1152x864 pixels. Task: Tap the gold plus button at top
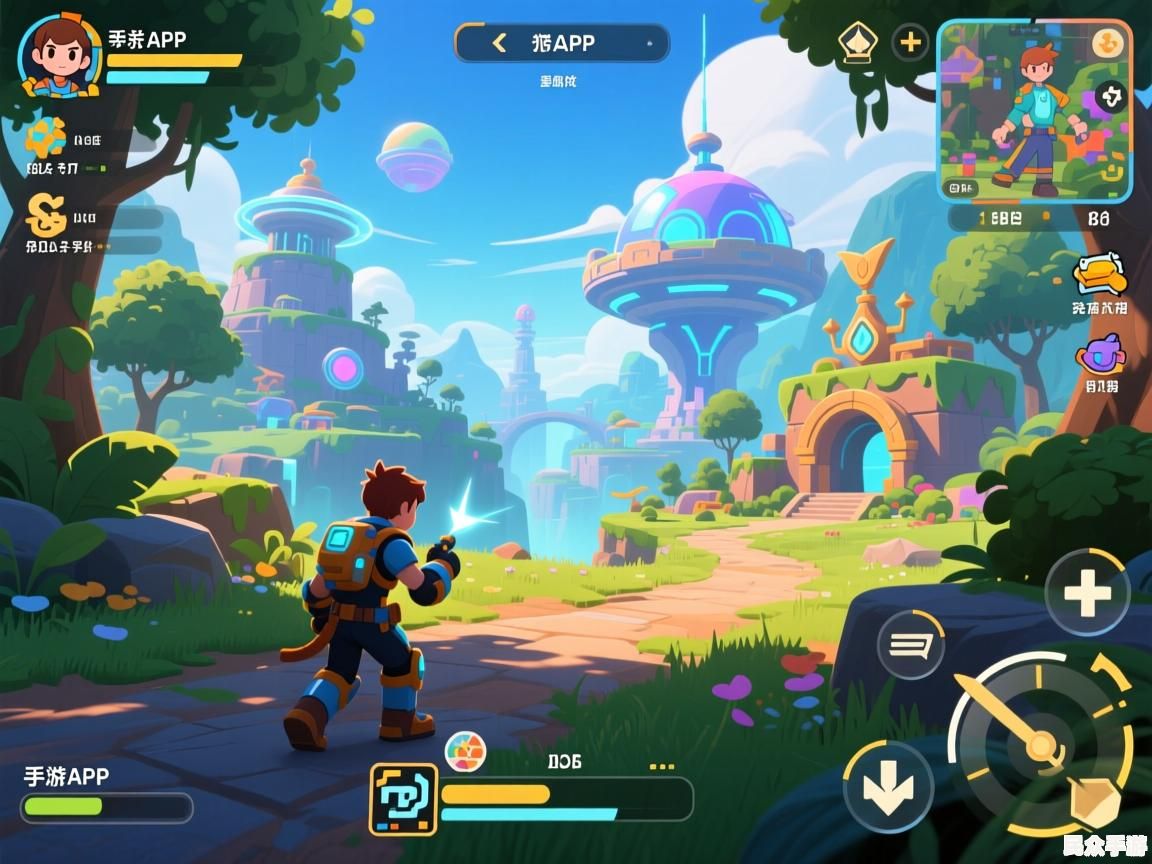[x=910, y=43]
